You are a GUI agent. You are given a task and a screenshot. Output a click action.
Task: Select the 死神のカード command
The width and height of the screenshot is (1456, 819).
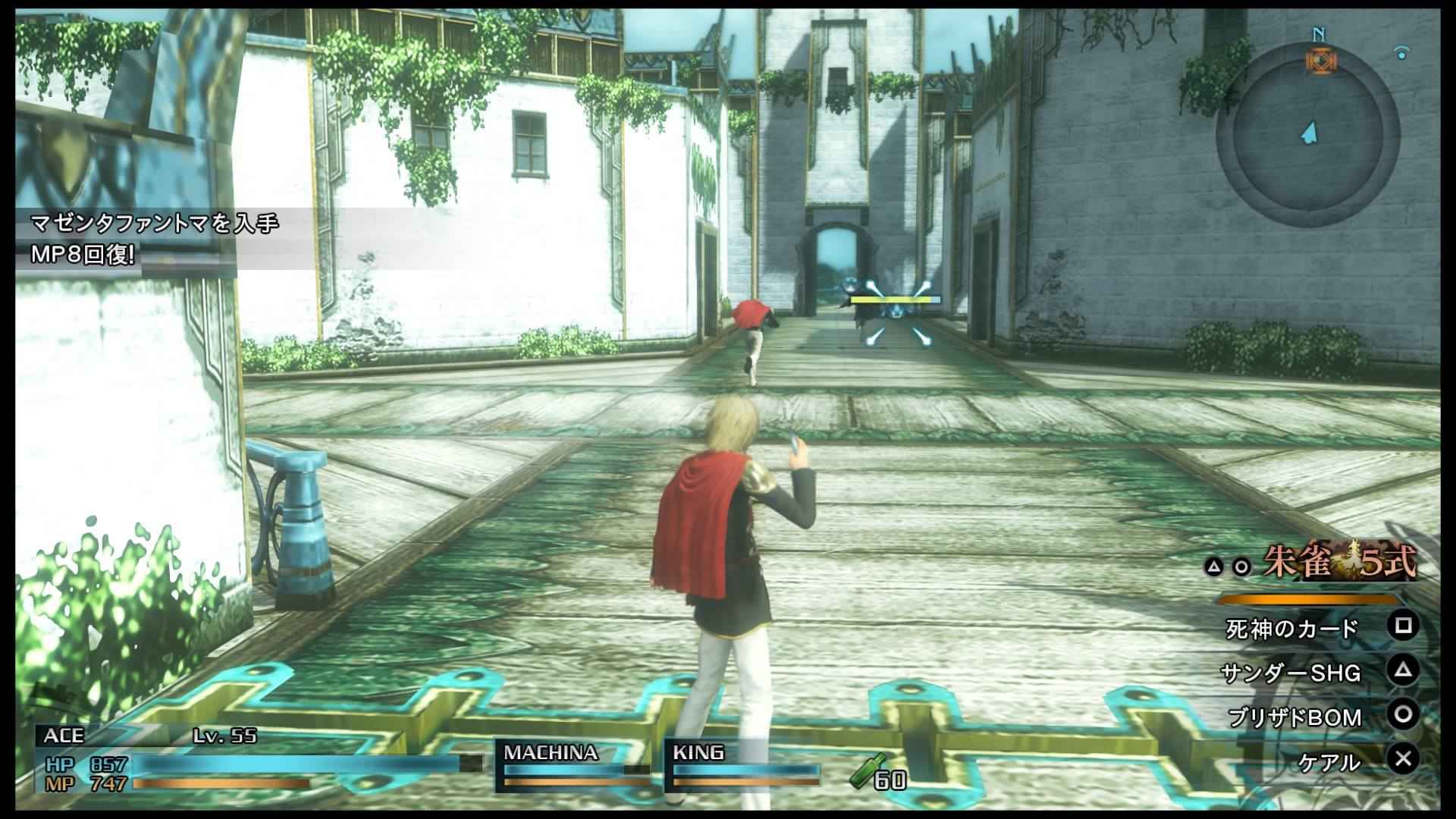pyautogui.click(x=1291, y=629)
